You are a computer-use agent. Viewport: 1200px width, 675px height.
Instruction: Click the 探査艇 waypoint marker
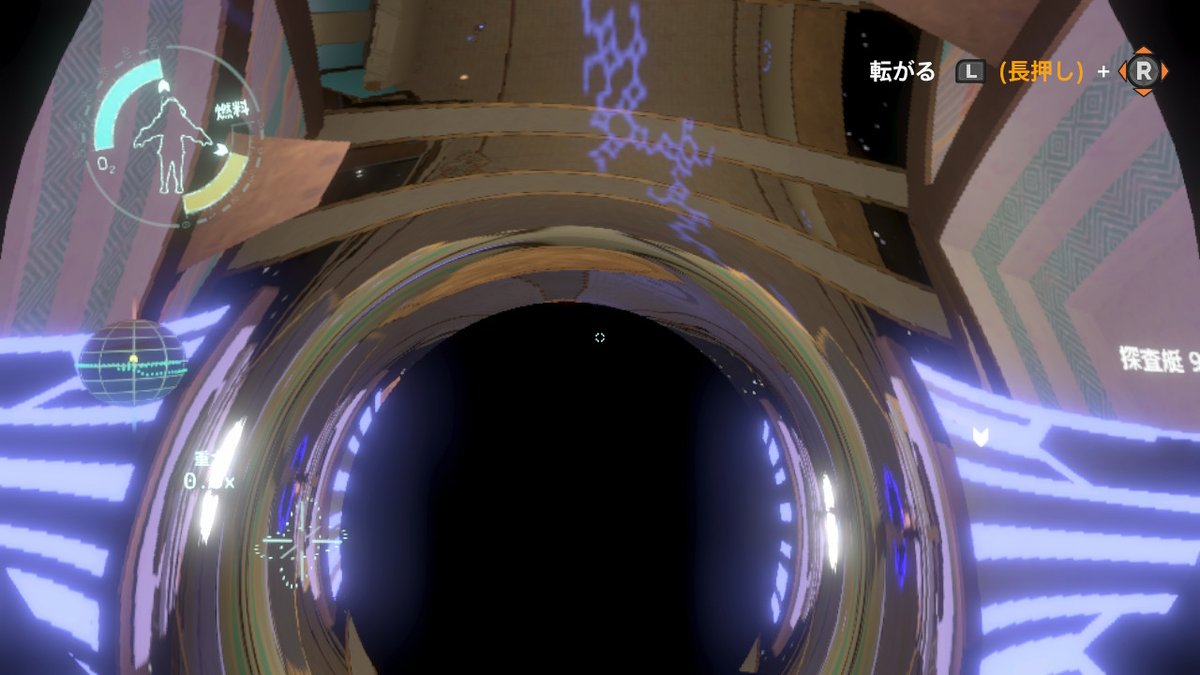(x=980, y=435)
